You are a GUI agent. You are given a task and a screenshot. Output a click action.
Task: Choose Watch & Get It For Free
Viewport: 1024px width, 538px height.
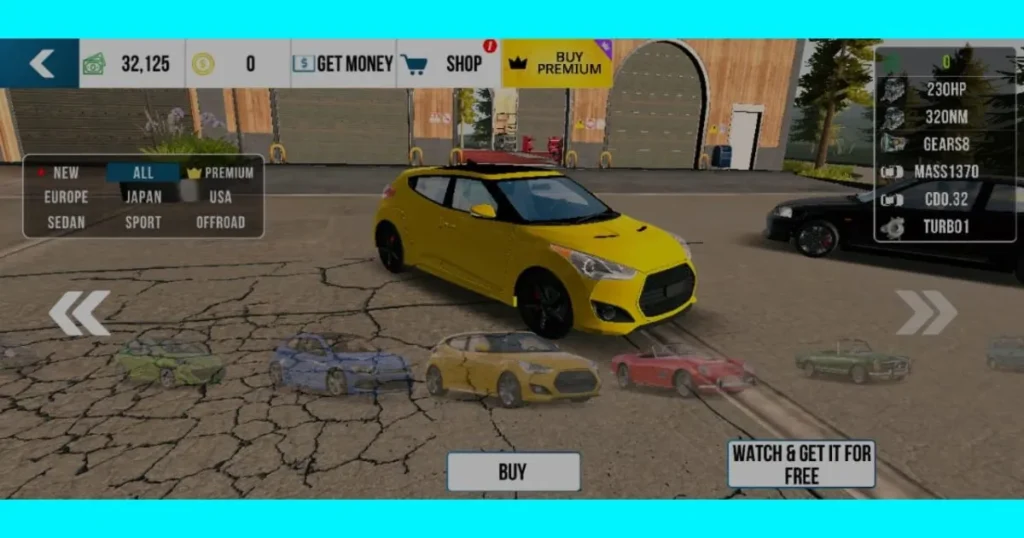[x=801, y=464]
